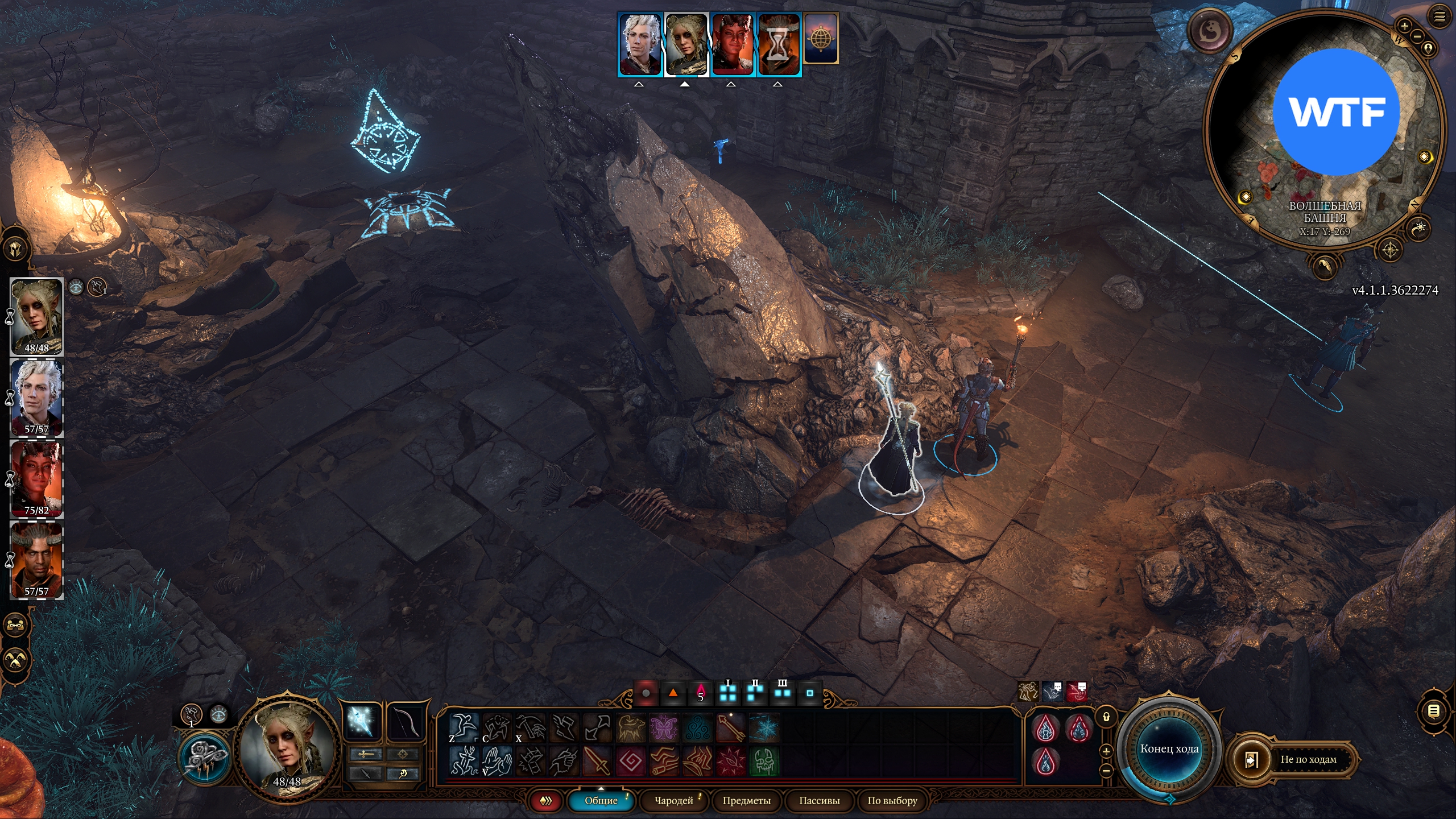Toggle the Не по ходам turn-based mode button
The image size is (1456, 819).
pos(1308,759)
